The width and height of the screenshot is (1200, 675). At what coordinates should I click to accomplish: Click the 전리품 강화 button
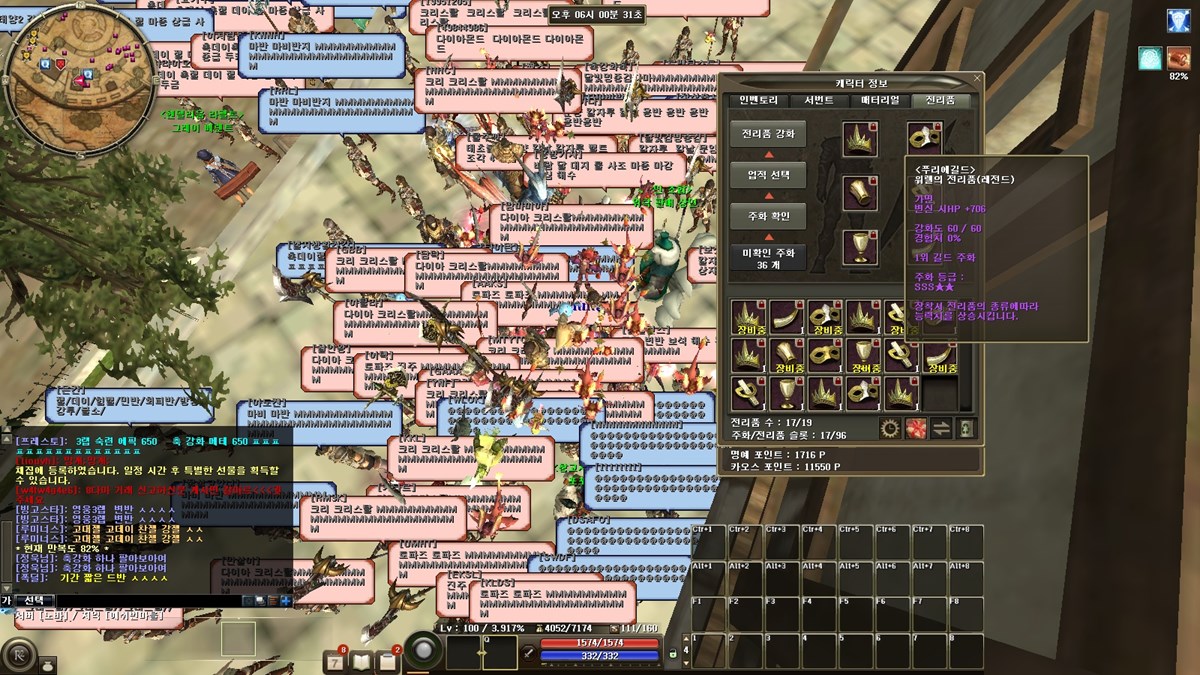point(768,134)
